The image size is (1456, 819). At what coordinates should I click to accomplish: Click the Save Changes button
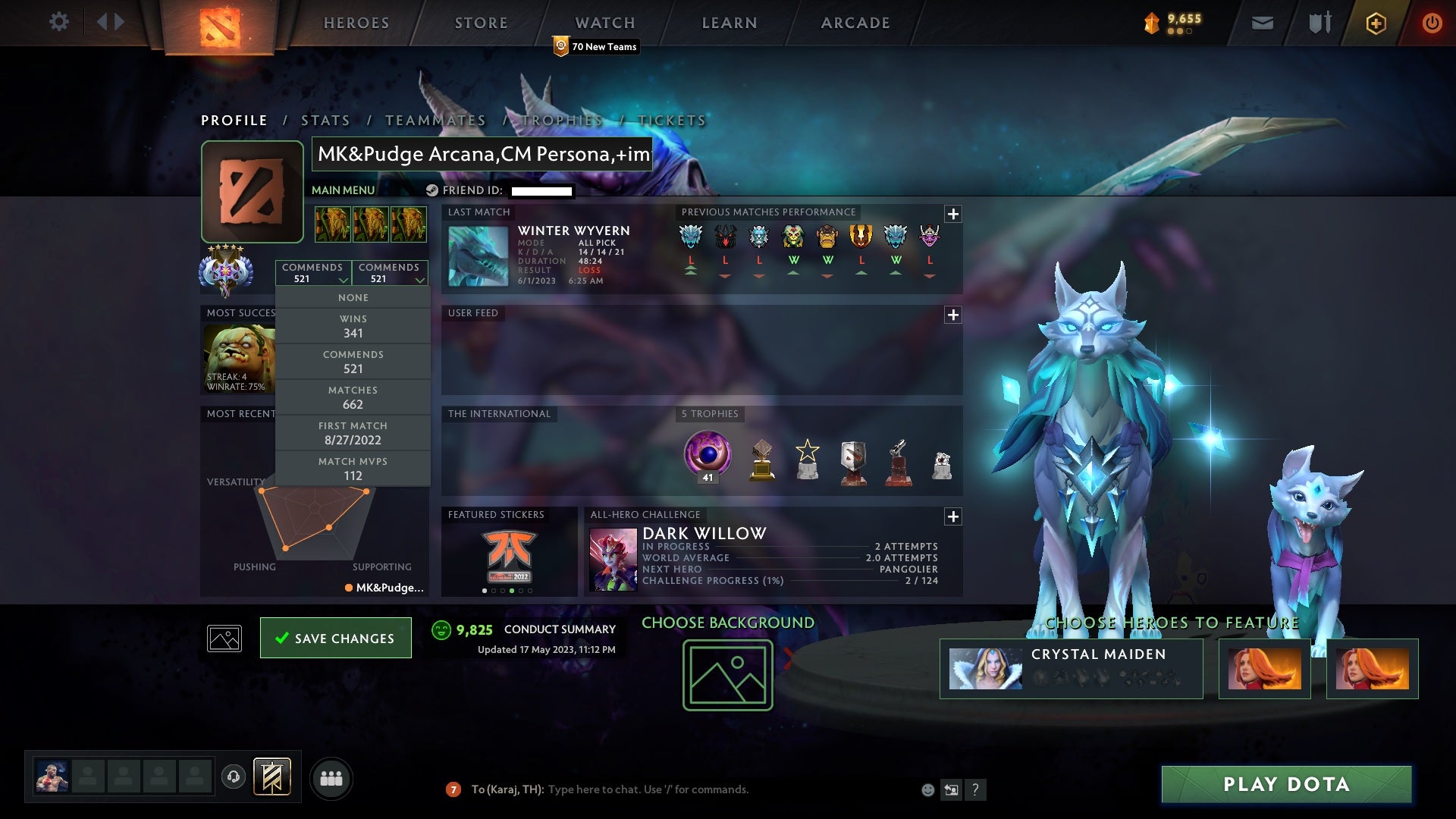336,638
